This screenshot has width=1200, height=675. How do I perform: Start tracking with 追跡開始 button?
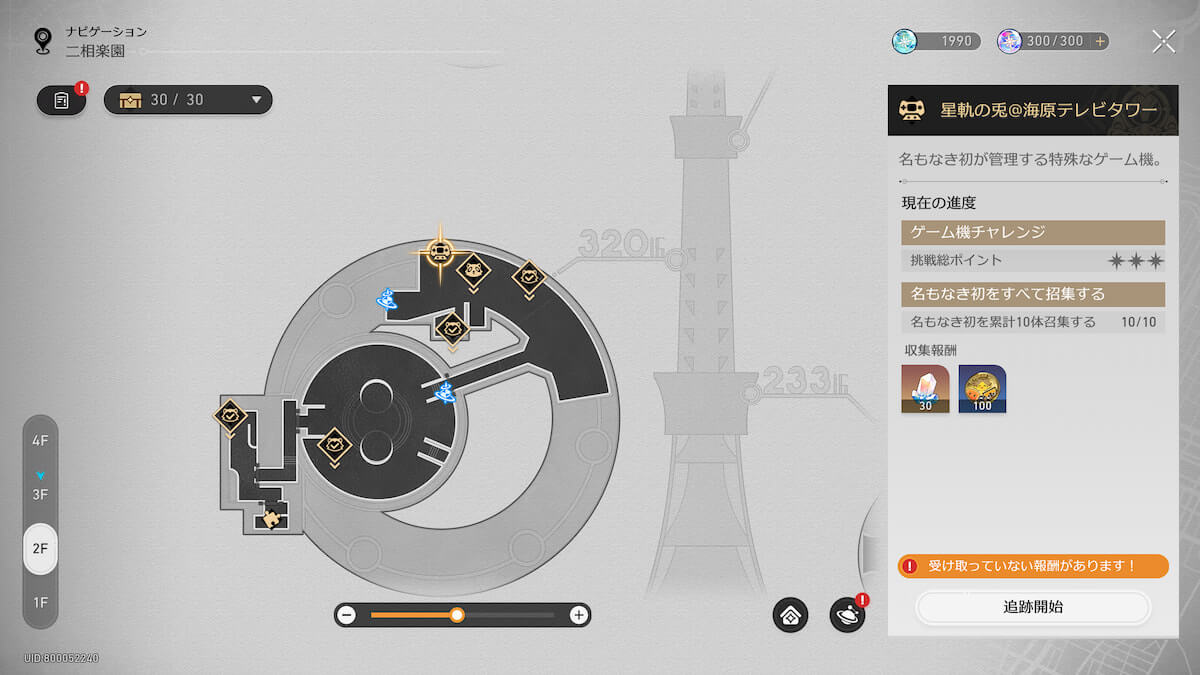pyautogui.click(x=1033, y=607)
